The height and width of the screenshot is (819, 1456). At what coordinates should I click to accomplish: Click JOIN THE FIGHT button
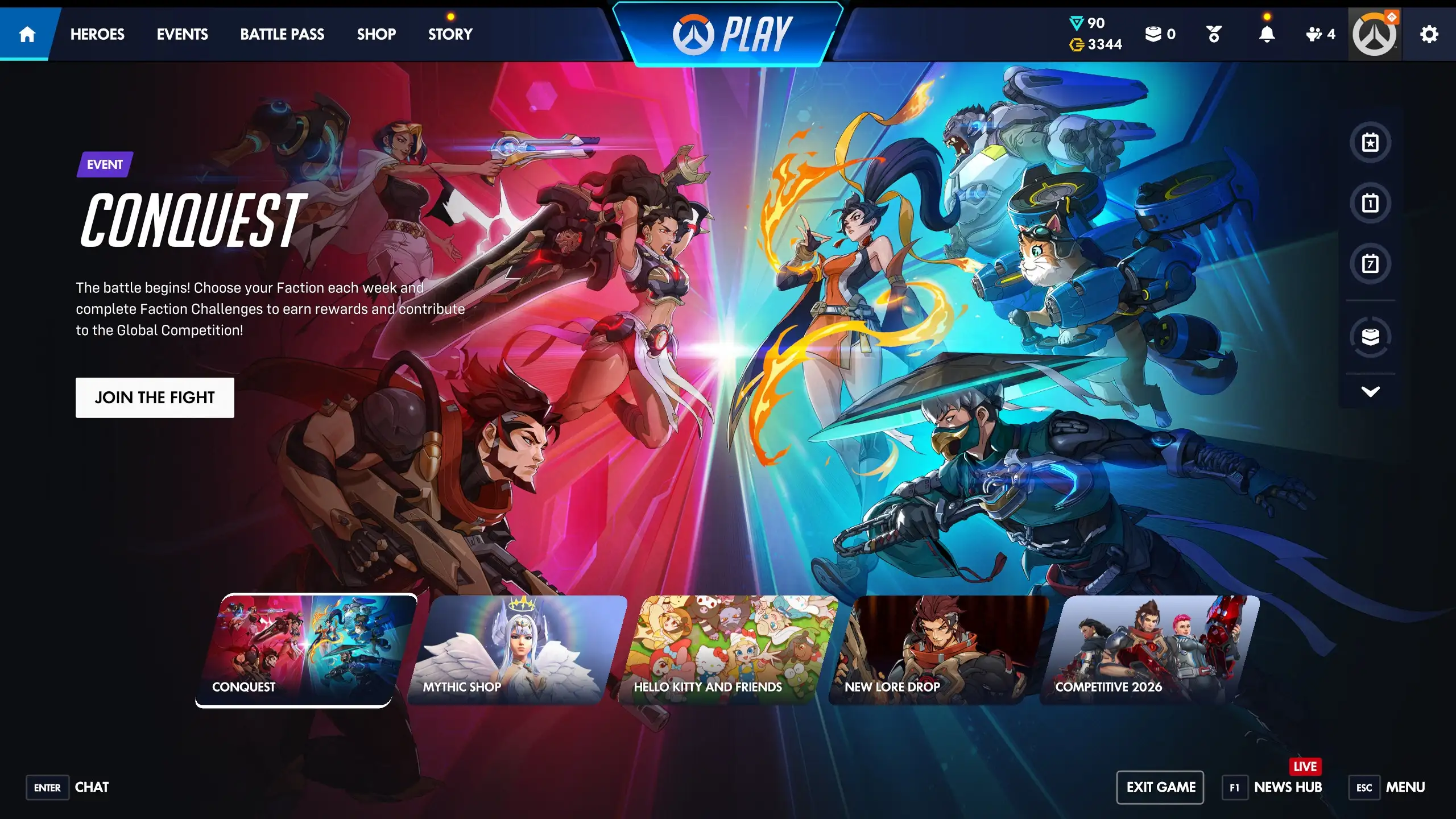tap(155, 398)
